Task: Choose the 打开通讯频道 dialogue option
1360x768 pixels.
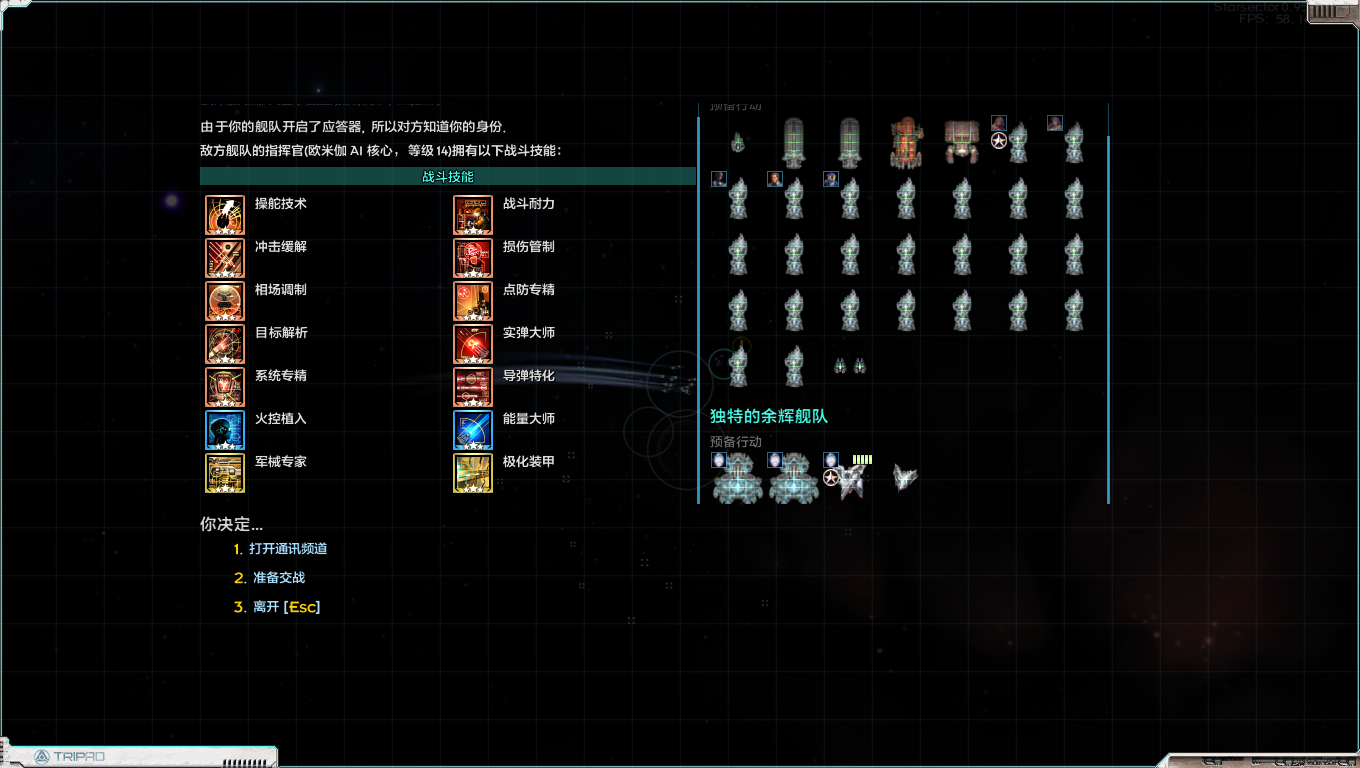Action: click(x=288, y=549)
